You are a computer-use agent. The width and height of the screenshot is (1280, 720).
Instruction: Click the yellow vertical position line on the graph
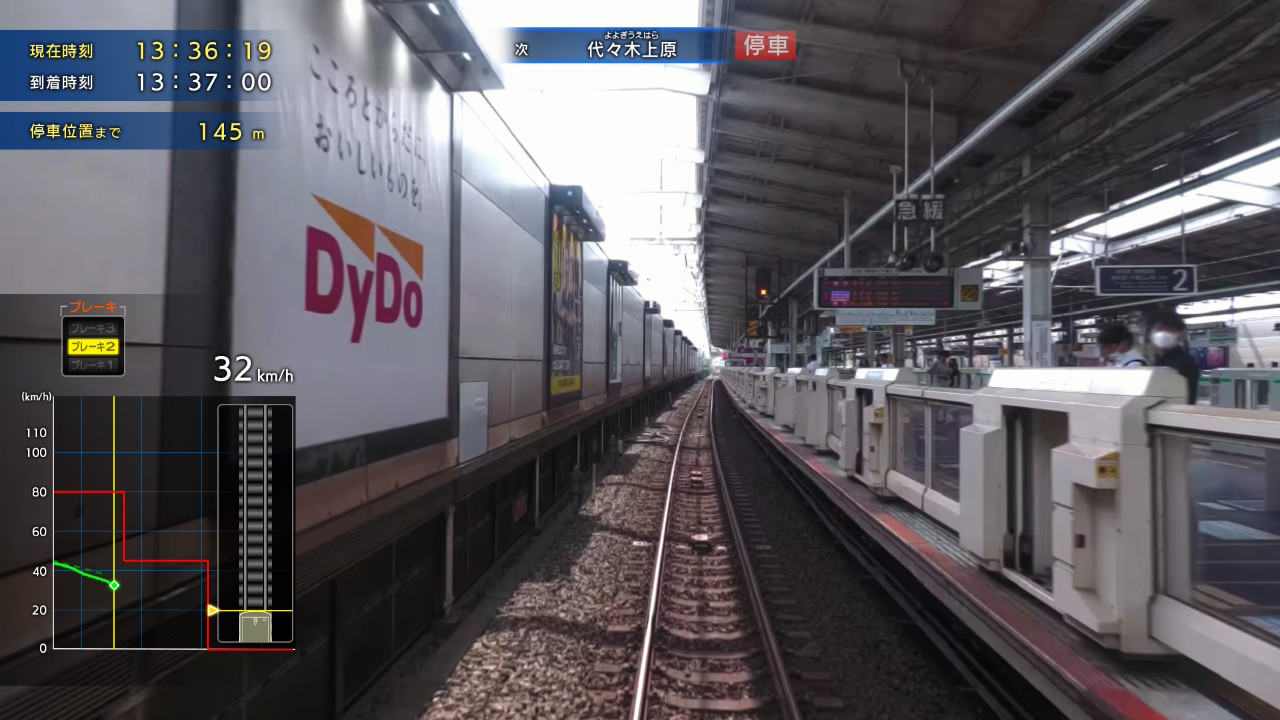115,520
